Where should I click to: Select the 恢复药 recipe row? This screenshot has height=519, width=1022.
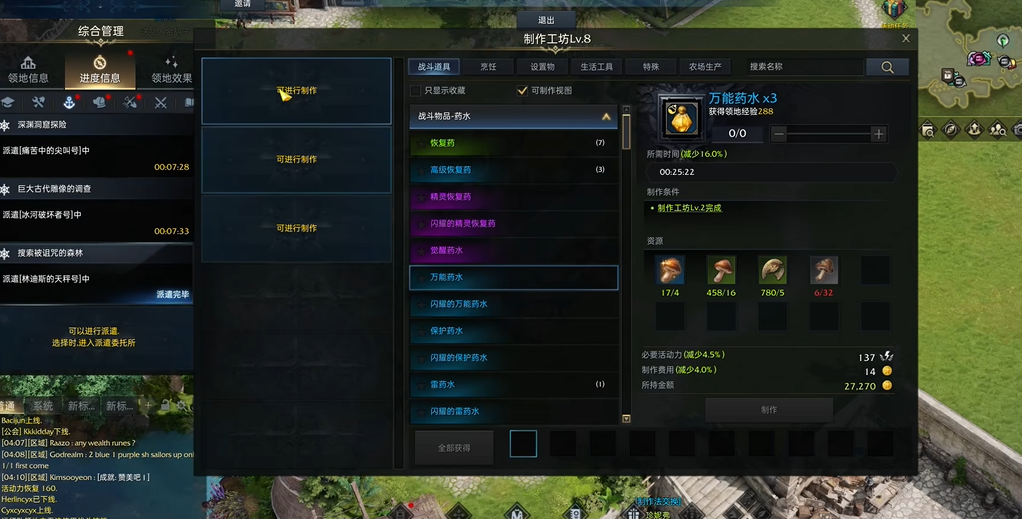(x=513, y=143)
